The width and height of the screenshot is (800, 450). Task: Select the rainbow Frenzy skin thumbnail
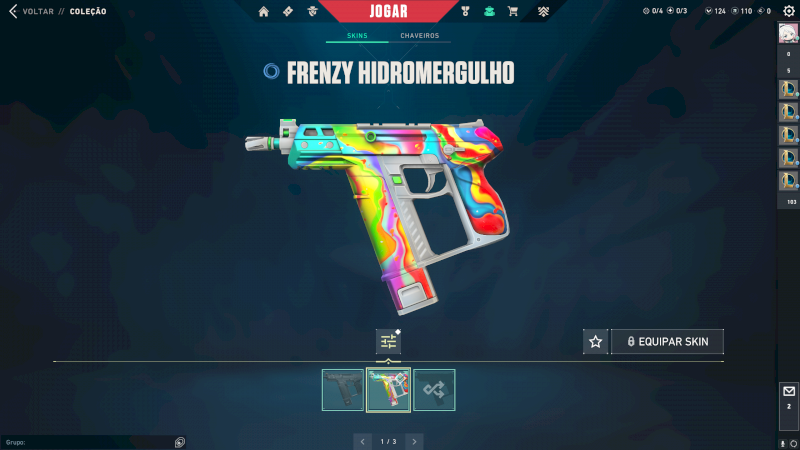pyautogui.click(x=388, y=390)
